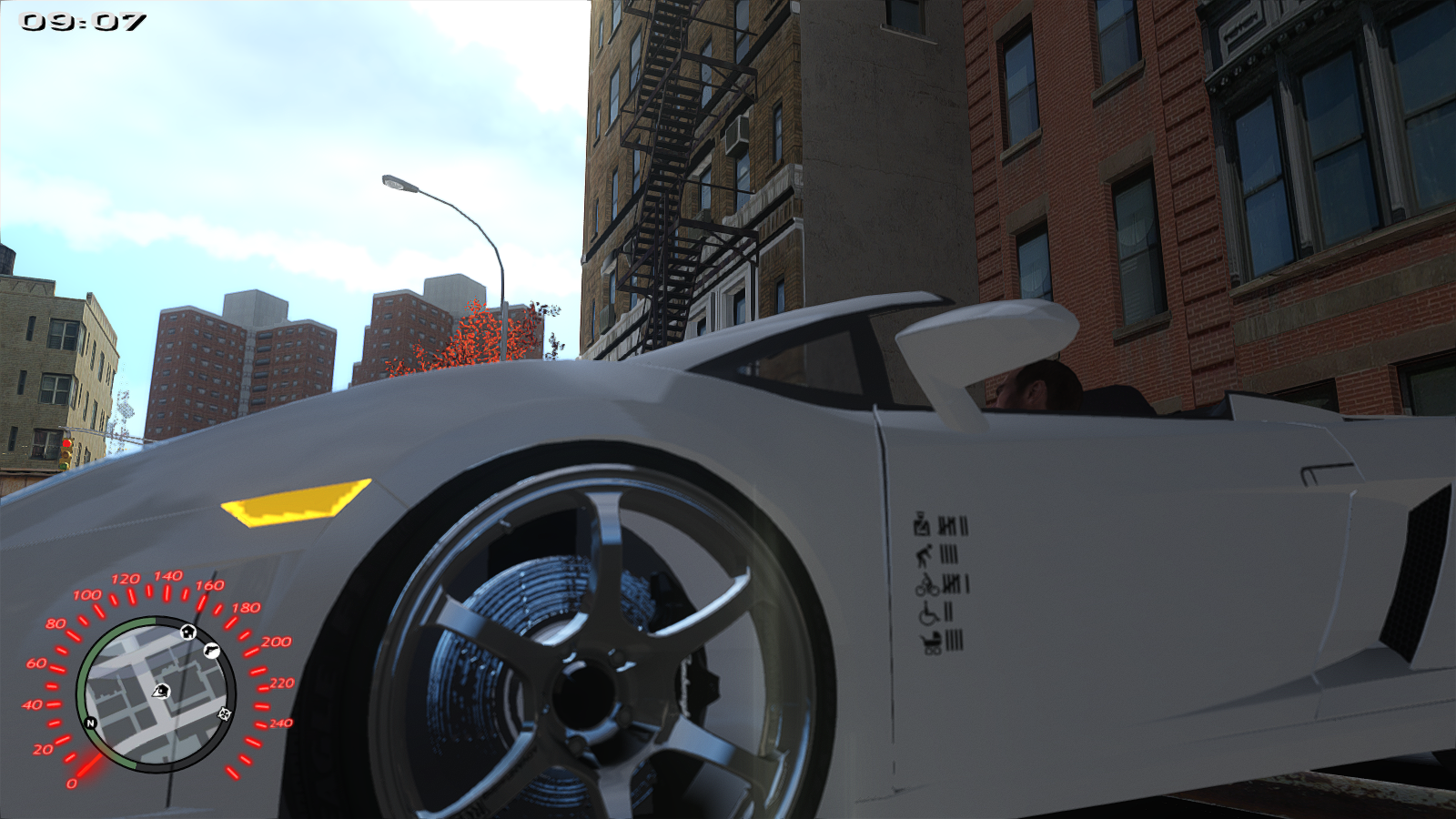Select the bicycle tally decal on the door
The image size is (1456, 819).
point(927,585)
